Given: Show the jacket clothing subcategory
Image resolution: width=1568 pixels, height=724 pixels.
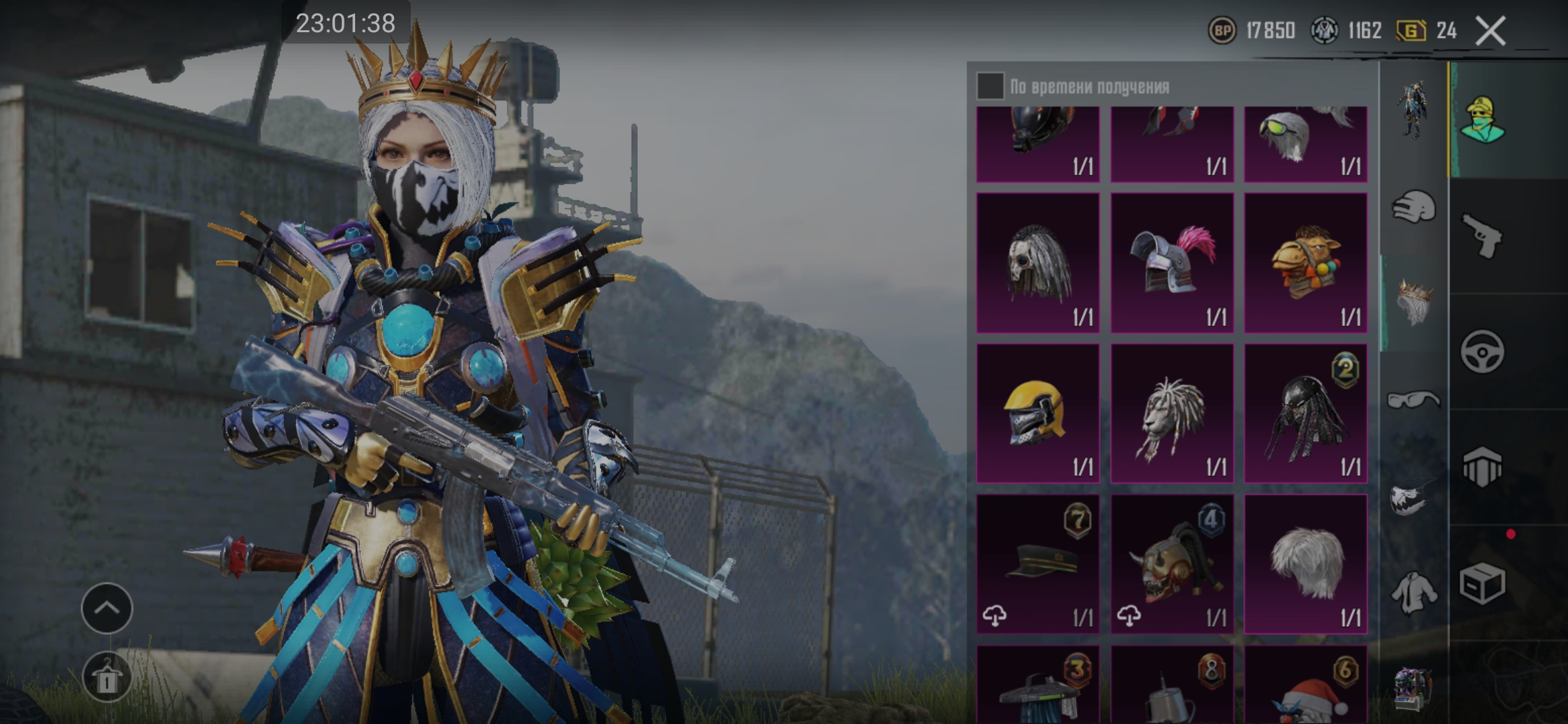Looking at the screenshot, I should coord(1413,593).
